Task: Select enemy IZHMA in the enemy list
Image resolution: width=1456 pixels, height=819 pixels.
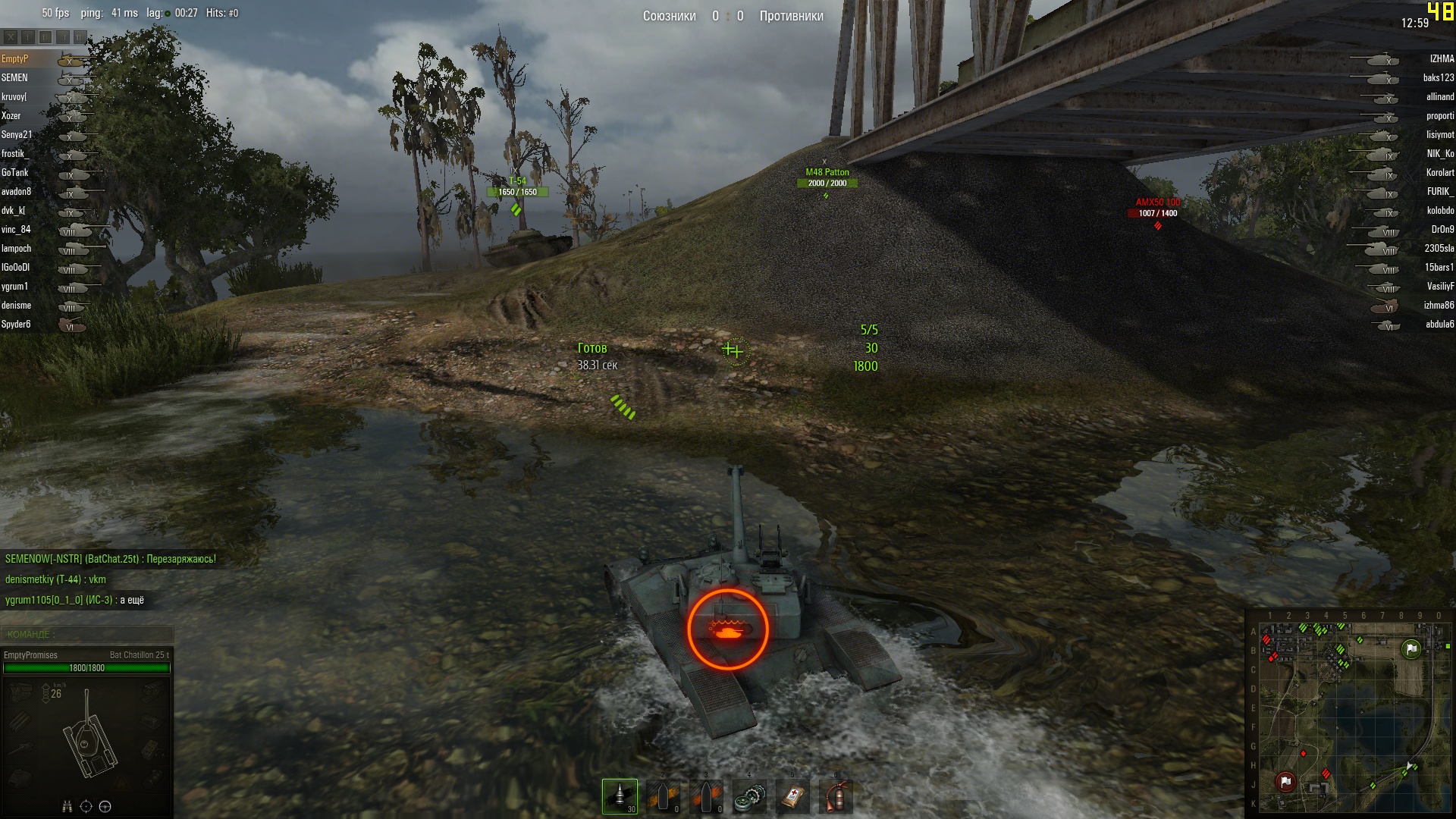Action: pyautogui.click(x=1441, y=59)
